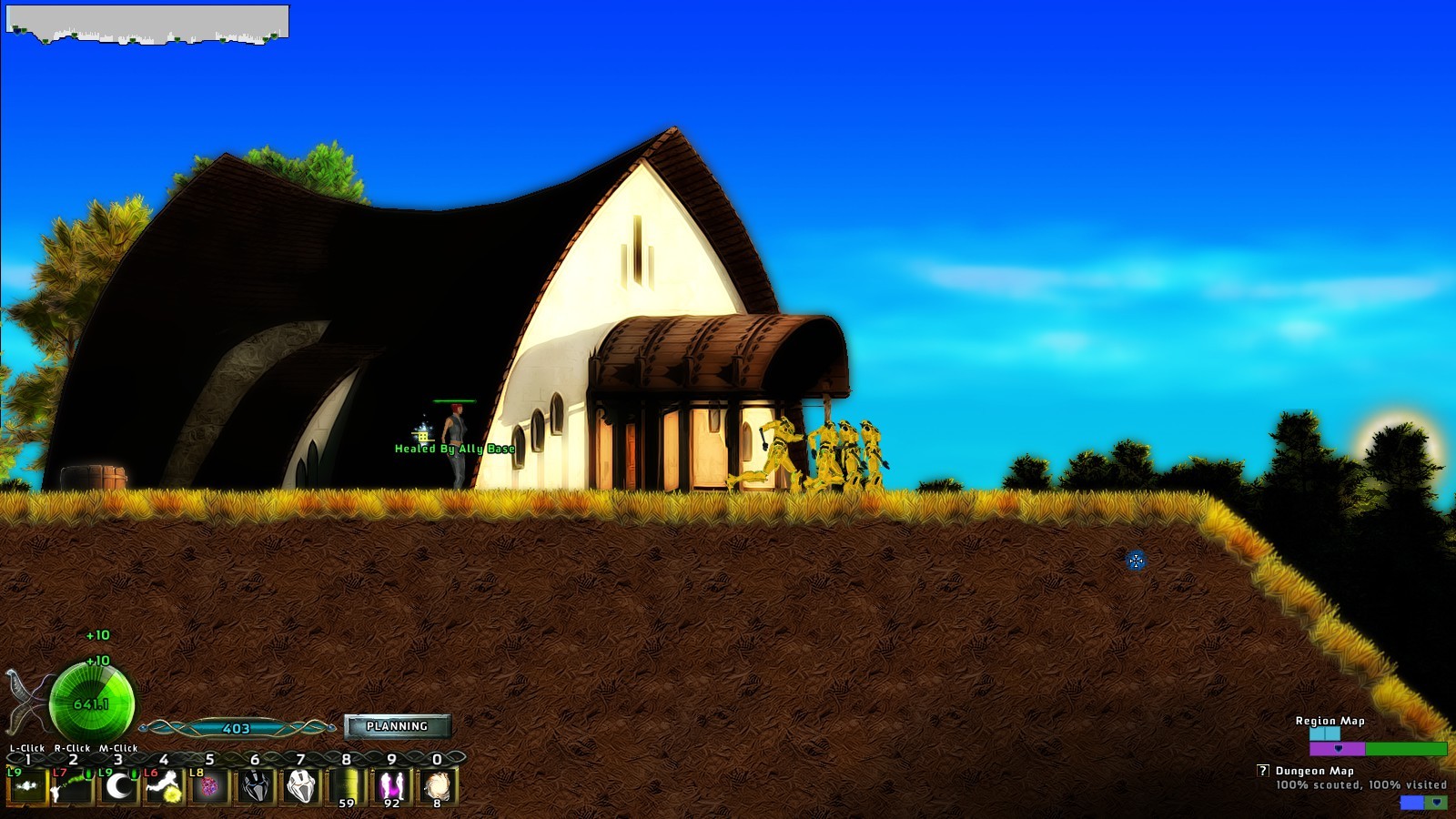Select the smoke spell in hotbar slot 1

click(x=27, y=787)
